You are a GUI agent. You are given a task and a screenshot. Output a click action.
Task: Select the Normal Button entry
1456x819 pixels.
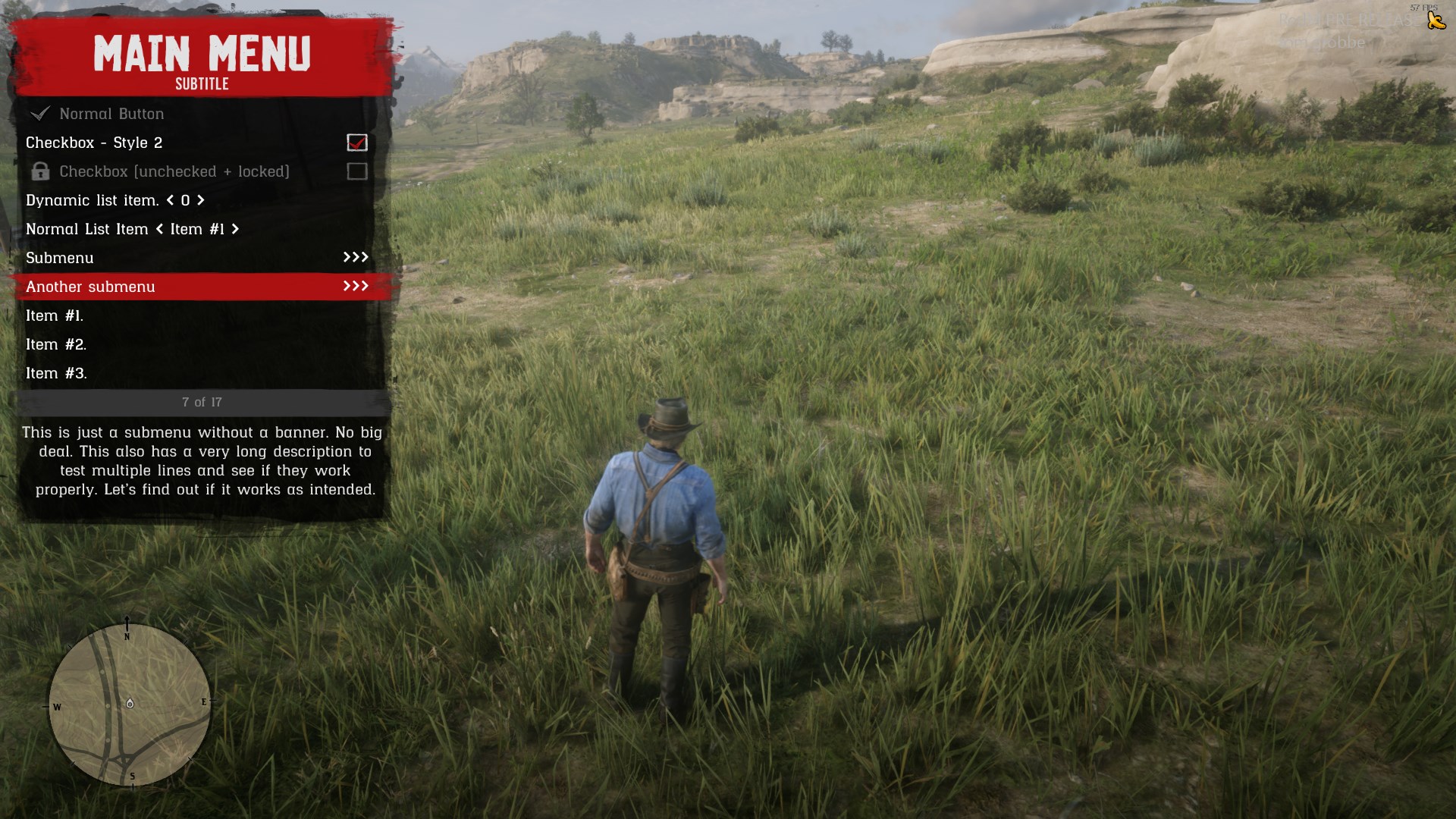click(x=111, y=114)
